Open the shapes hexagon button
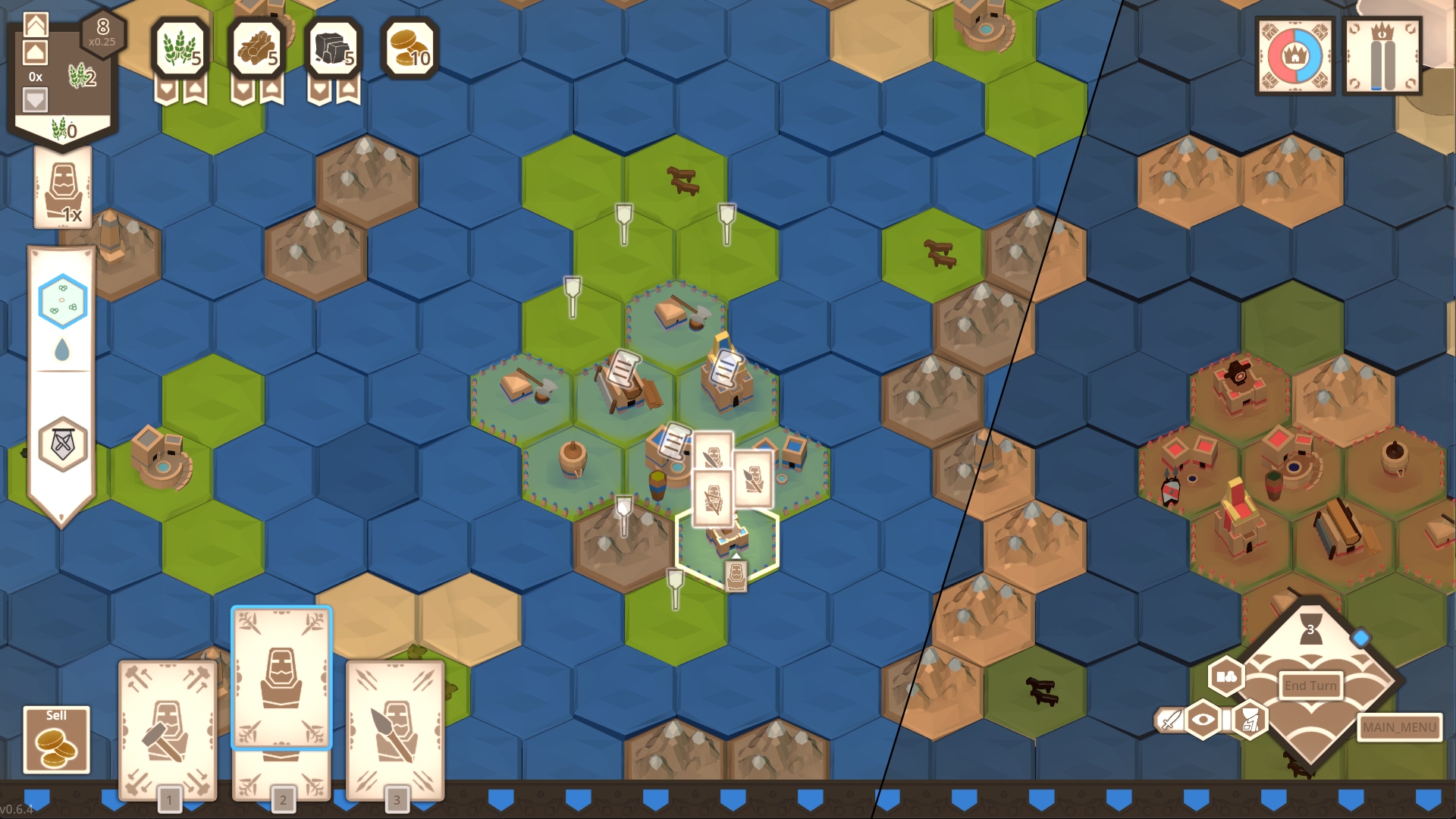Image resolution: width=1456 pixels, height=819 pixels. (x=1225, y=676)
